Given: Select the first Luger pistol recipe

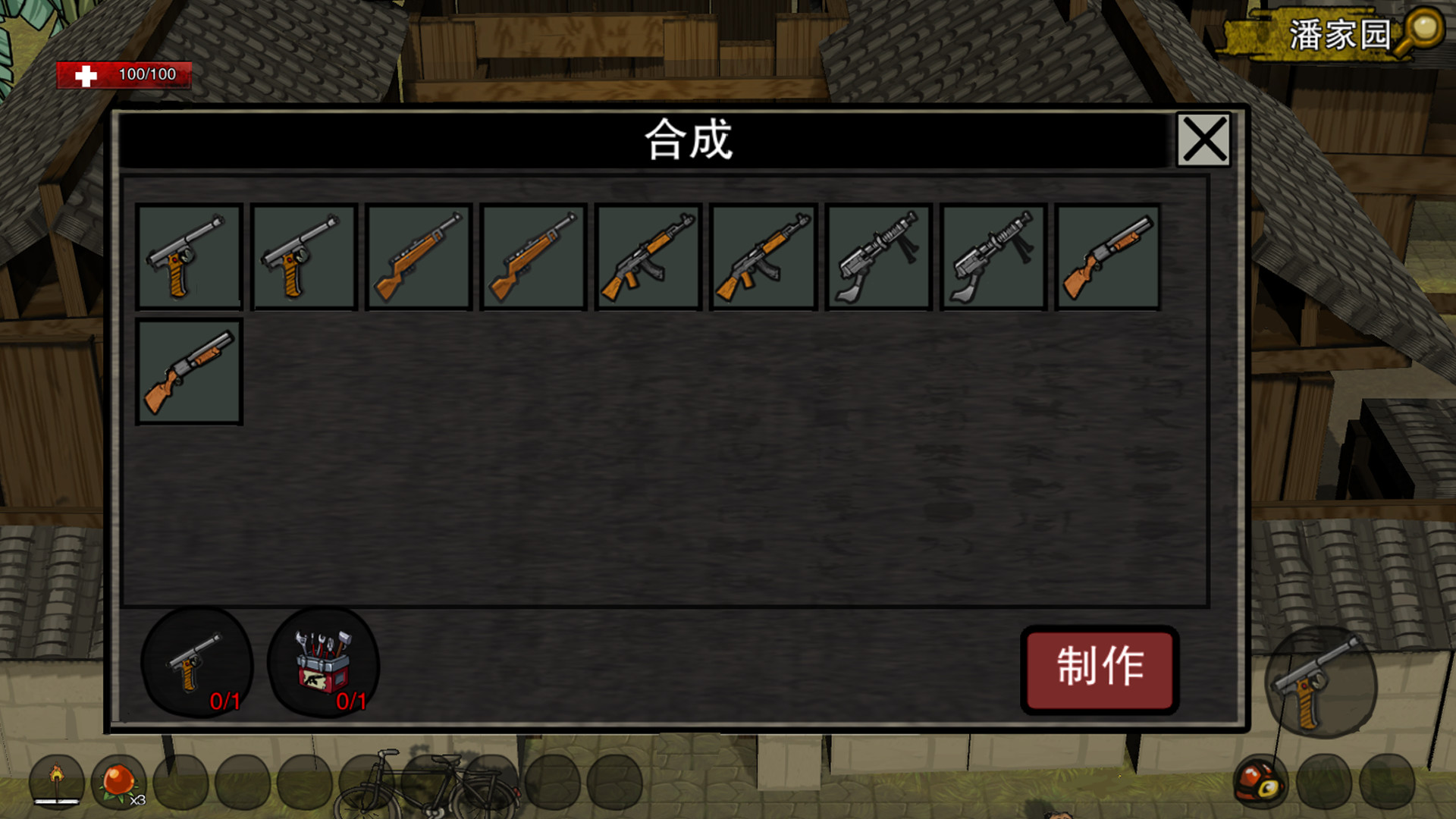Looking at the screenshot, I should pyautogui.click(x=190, y=256).
